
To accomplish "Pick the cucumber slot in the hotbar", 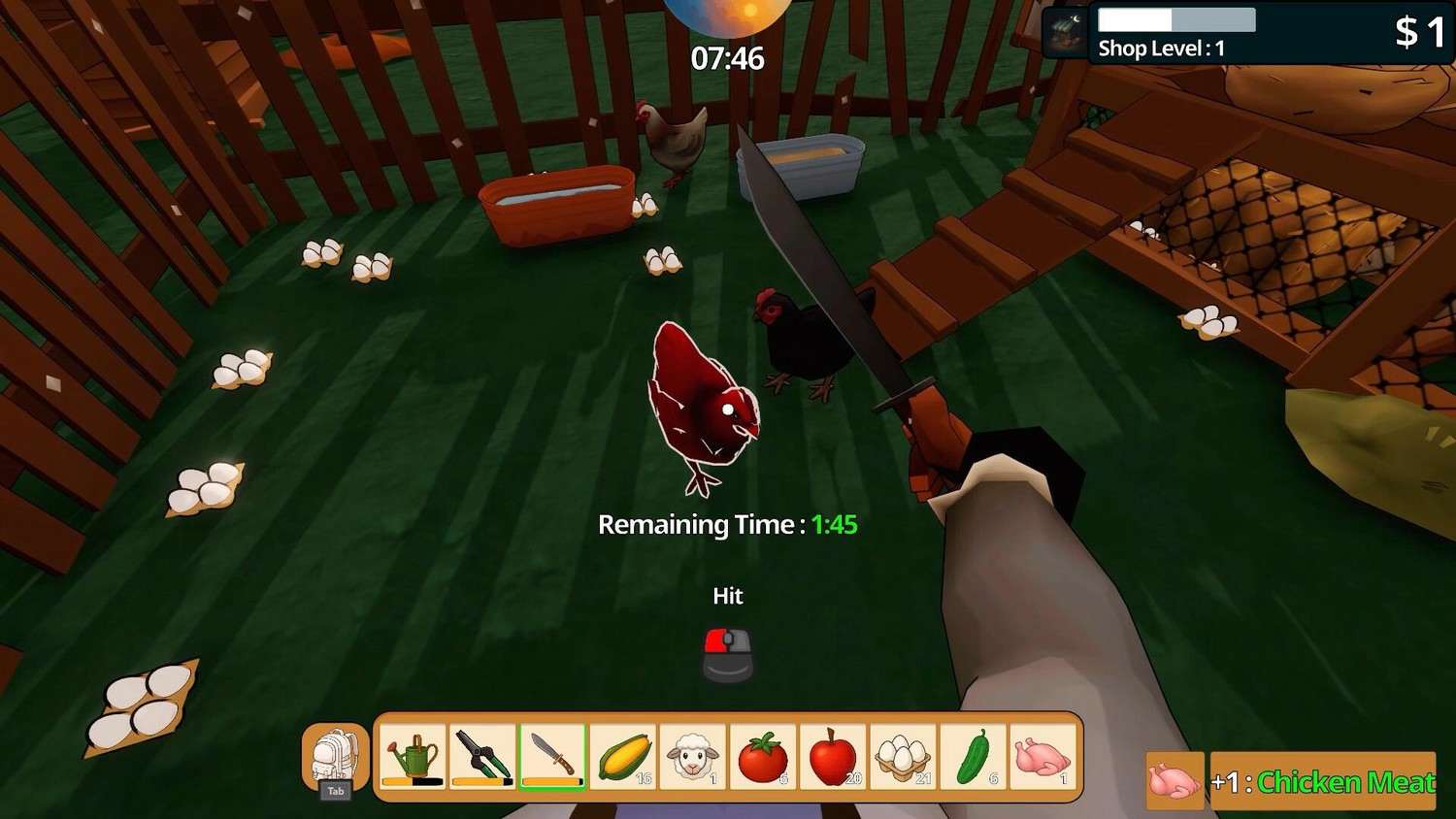I will (973, 757).
